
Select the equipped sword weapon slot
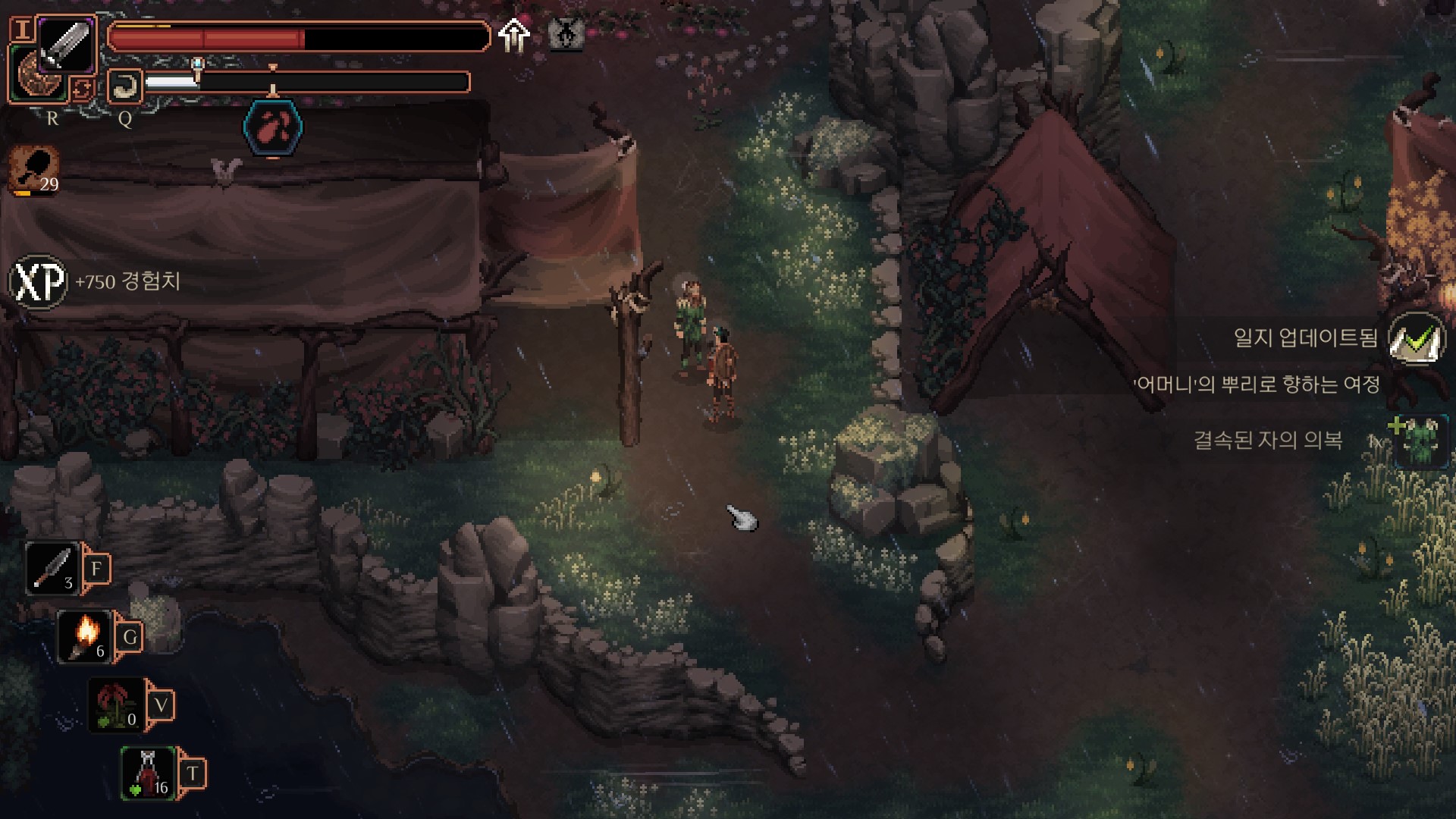65,44
